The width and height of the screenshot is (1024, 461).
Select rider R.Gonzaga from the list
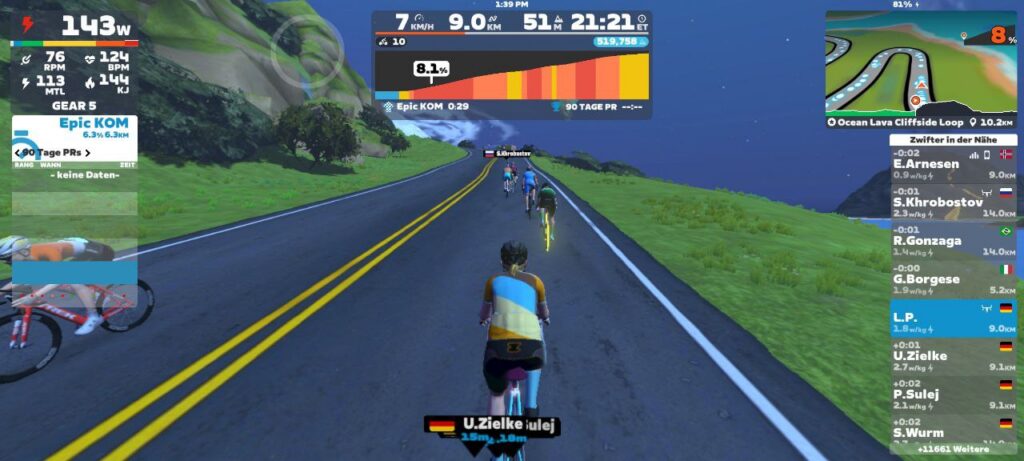(952, 241)
